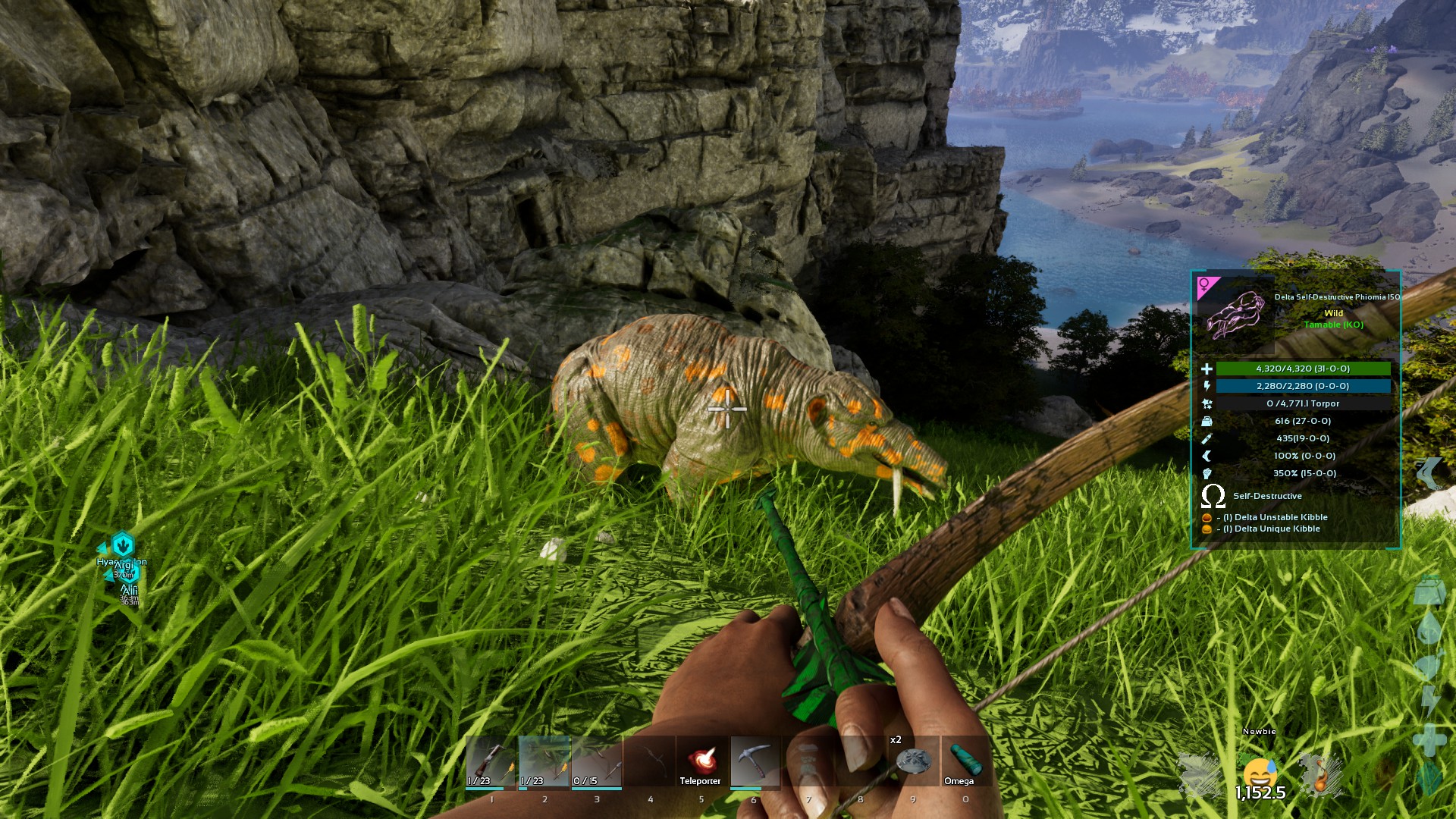Select the bow showing 0/15 ammo
Screen dimensions: 1456x819
pos(596,761)
